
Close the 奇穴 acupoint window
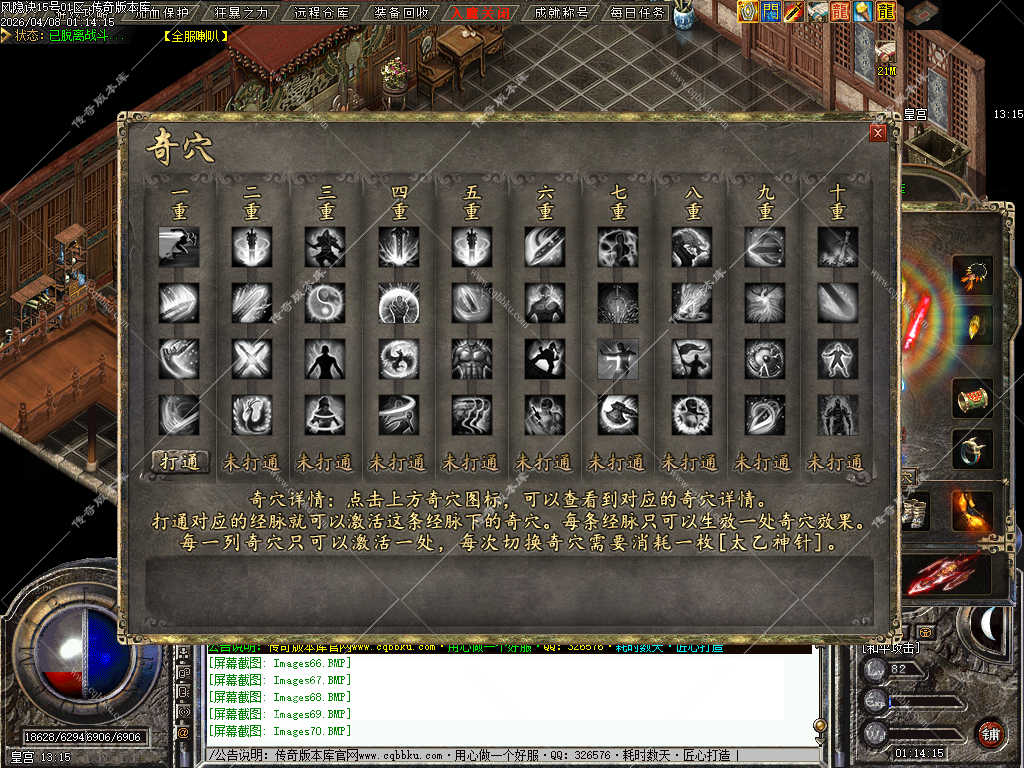tap(878, 133)
